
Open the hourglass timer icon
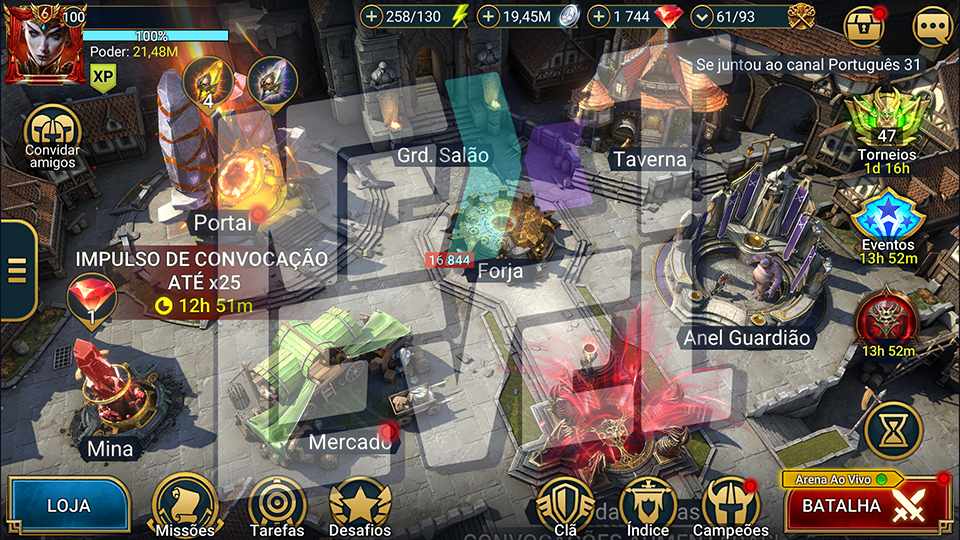coord(889,430)
